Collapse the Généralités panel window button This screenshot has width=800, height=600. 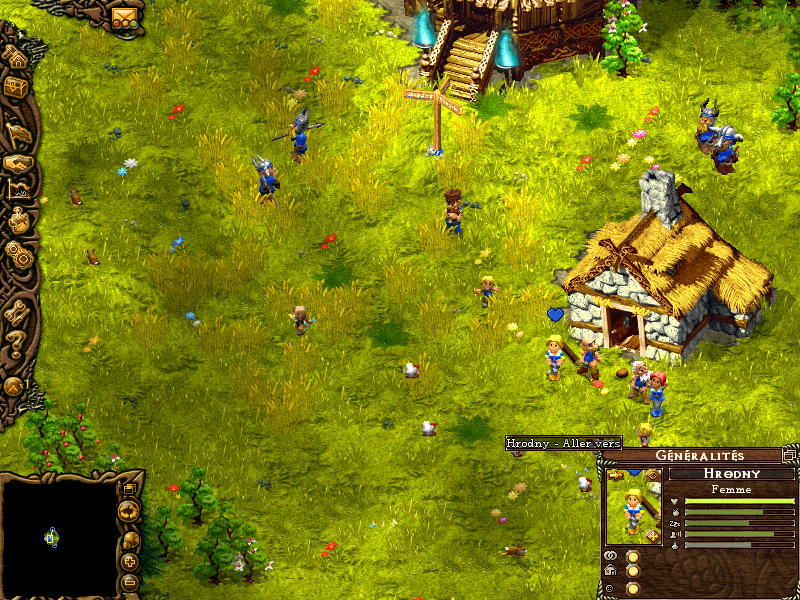pos(789,456)
